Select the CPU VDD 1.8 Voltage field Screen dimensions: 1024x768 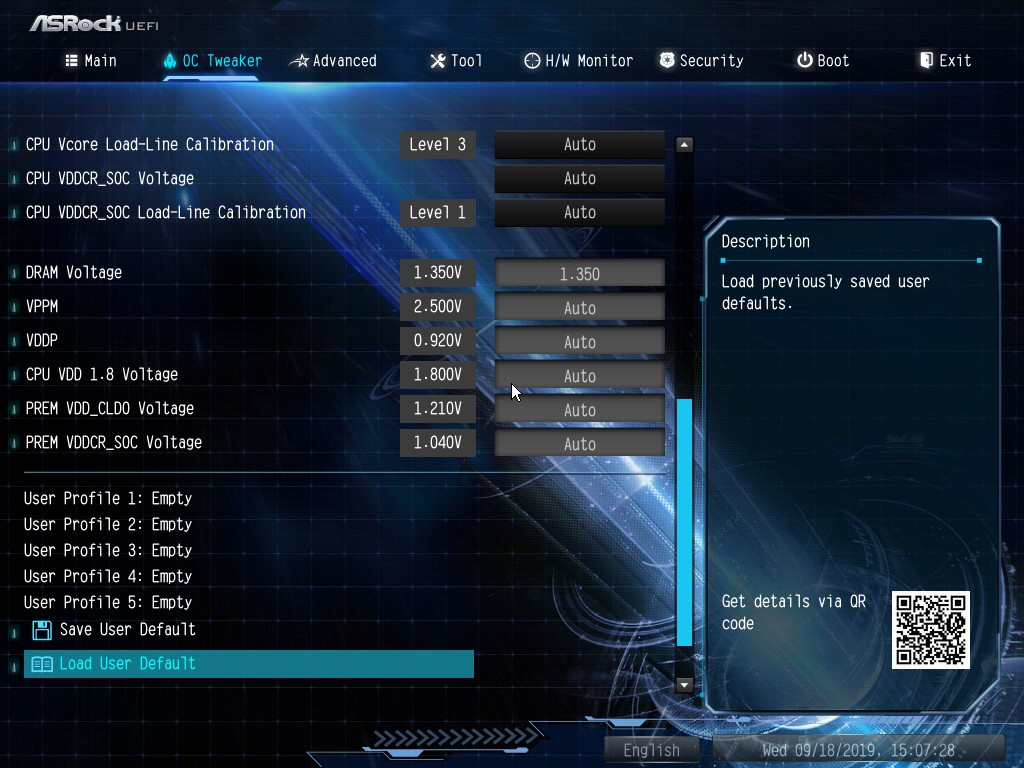coord(579,376)
